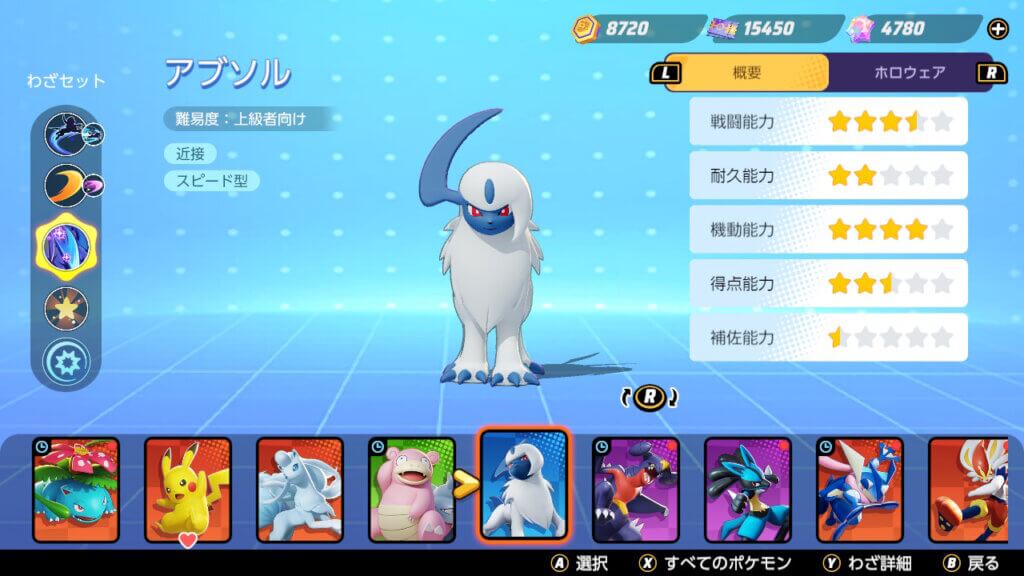Select the Slowbro portrait card
This screenshot has width=1024, height=576.
[412, 490]
